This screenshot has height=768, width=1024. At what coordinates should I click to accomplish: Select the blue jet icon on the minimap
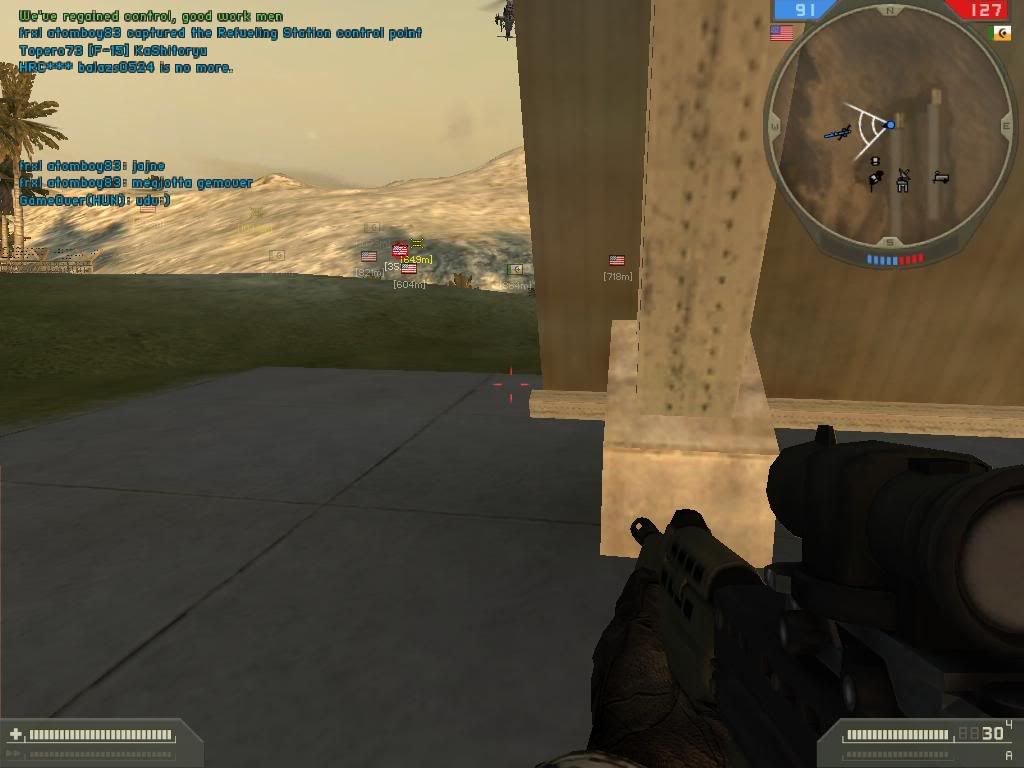click(838, 132)
